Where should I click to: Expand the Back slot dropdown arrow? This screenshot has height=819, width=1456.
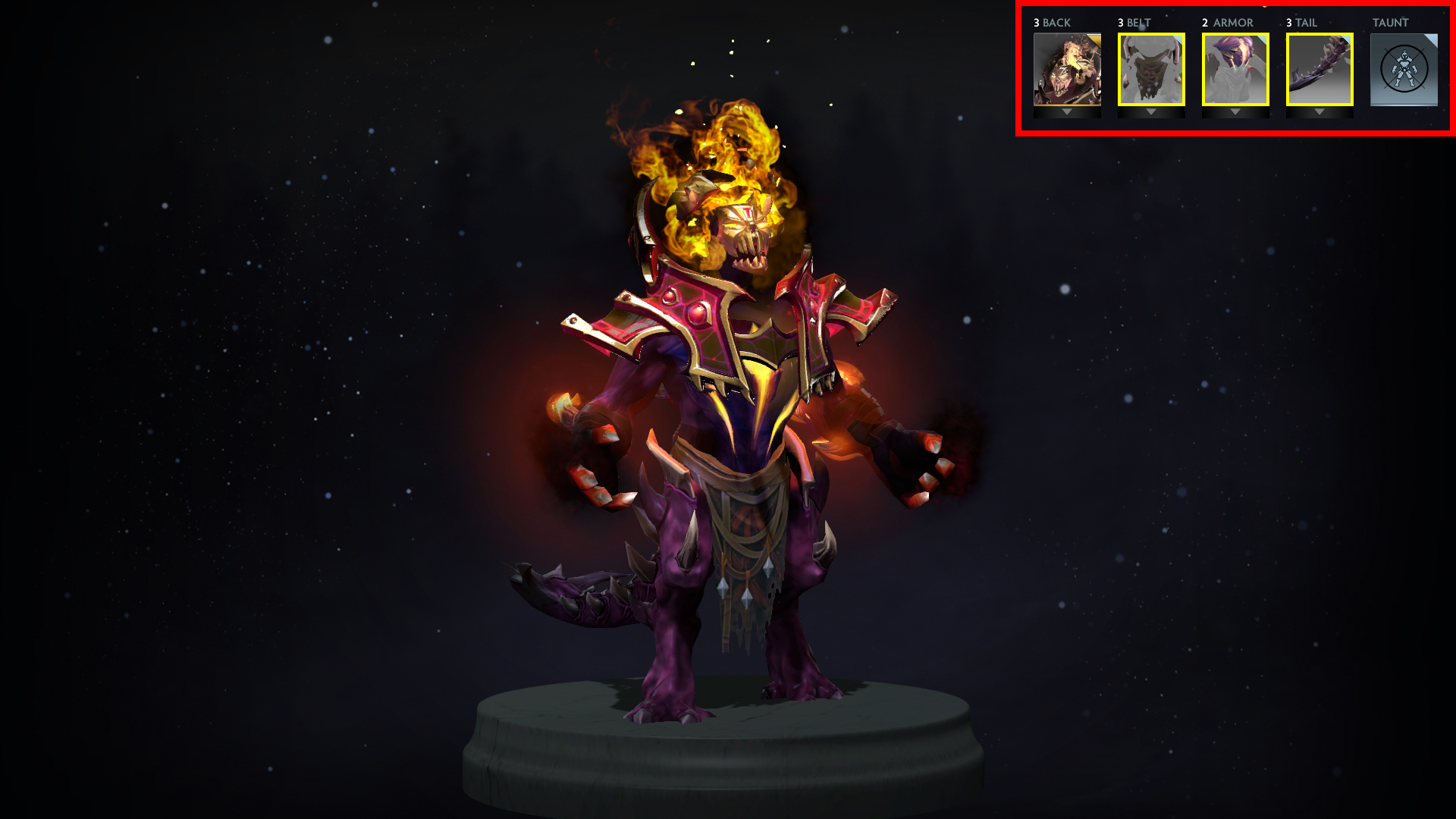point(1065,111)
